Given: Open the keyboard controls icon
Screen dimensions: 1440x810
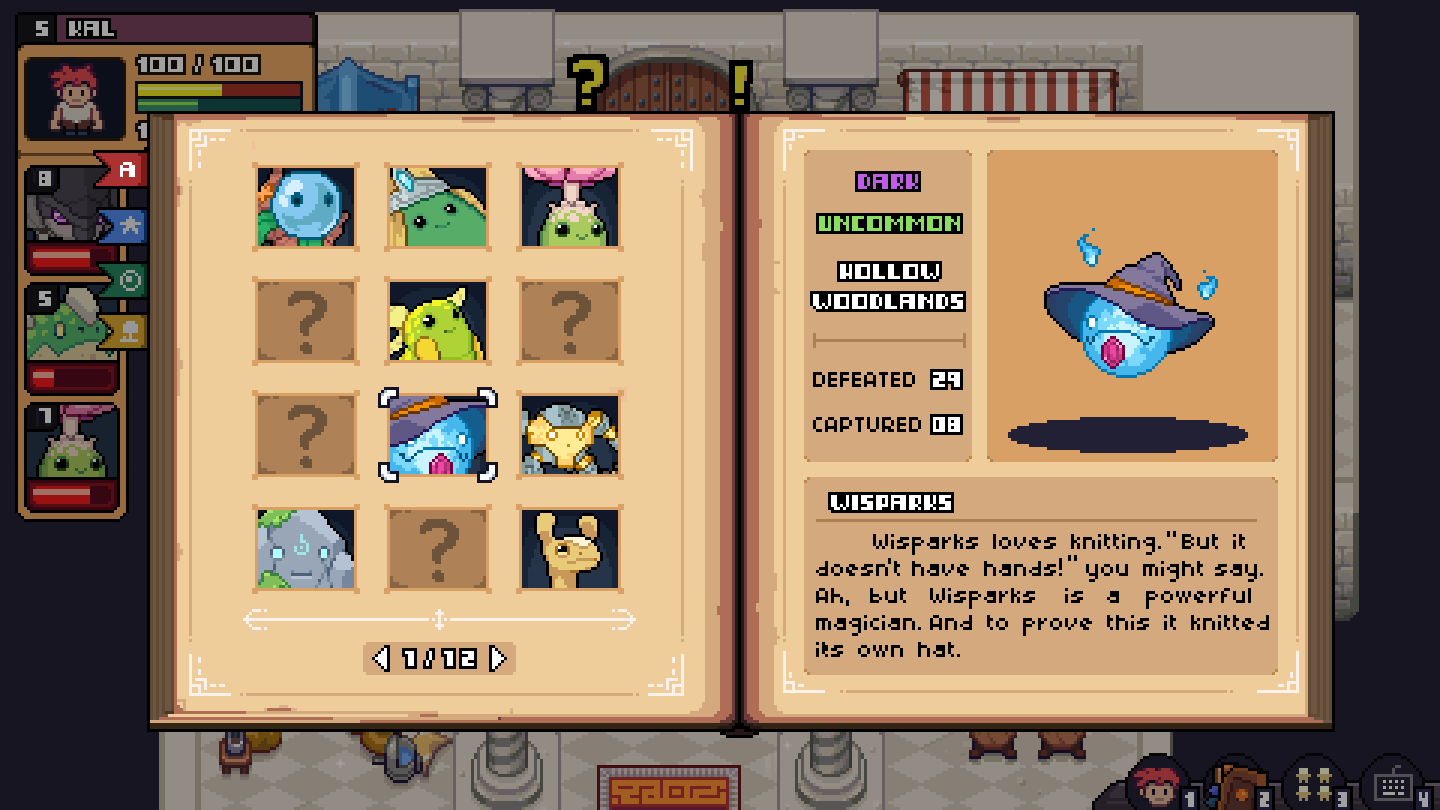Looking at the screenshot, I should point(1391,783).
